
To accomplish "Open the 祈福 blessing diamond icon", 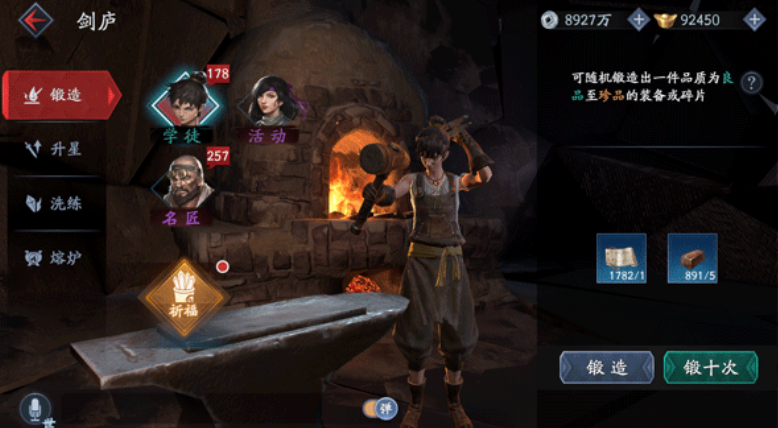I will point(184,295).
